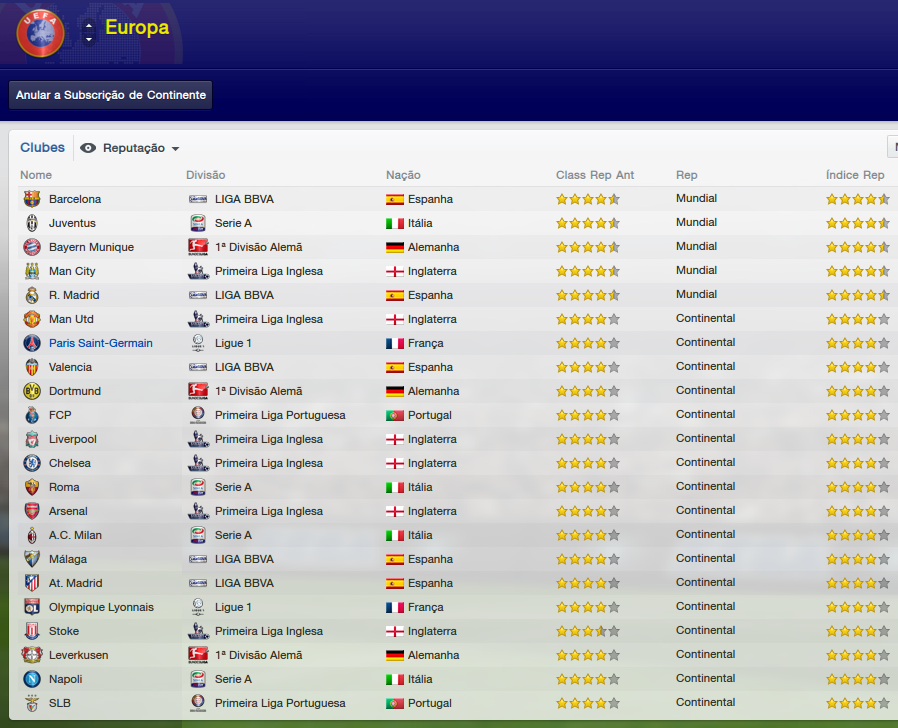Choose Man Utd from the club list
The width and height of the screenshot is (898, 728).
[72, 319]
